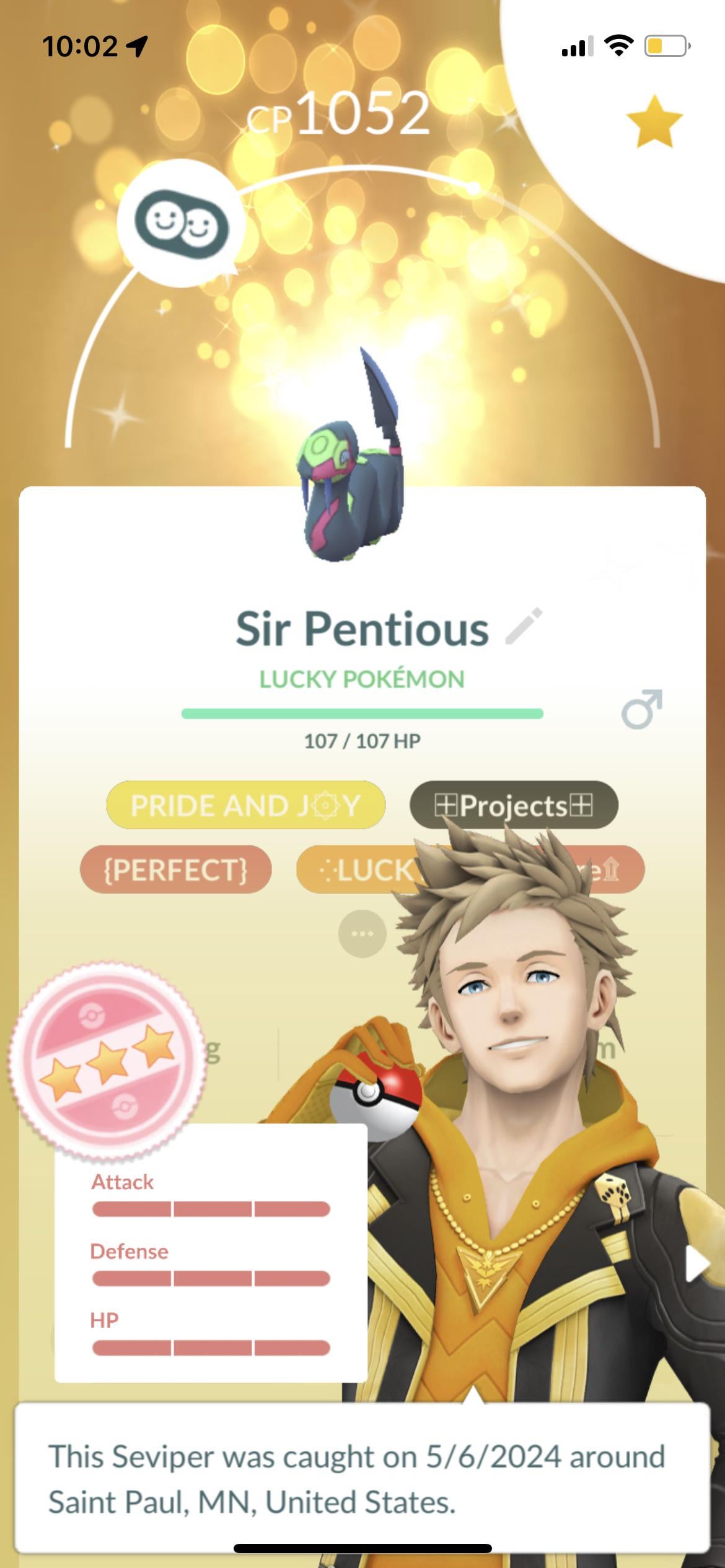Viewport: 725px width, 1568px height.
Task: Show more tags with the ellipsis button
Action: tap(362, 934)
